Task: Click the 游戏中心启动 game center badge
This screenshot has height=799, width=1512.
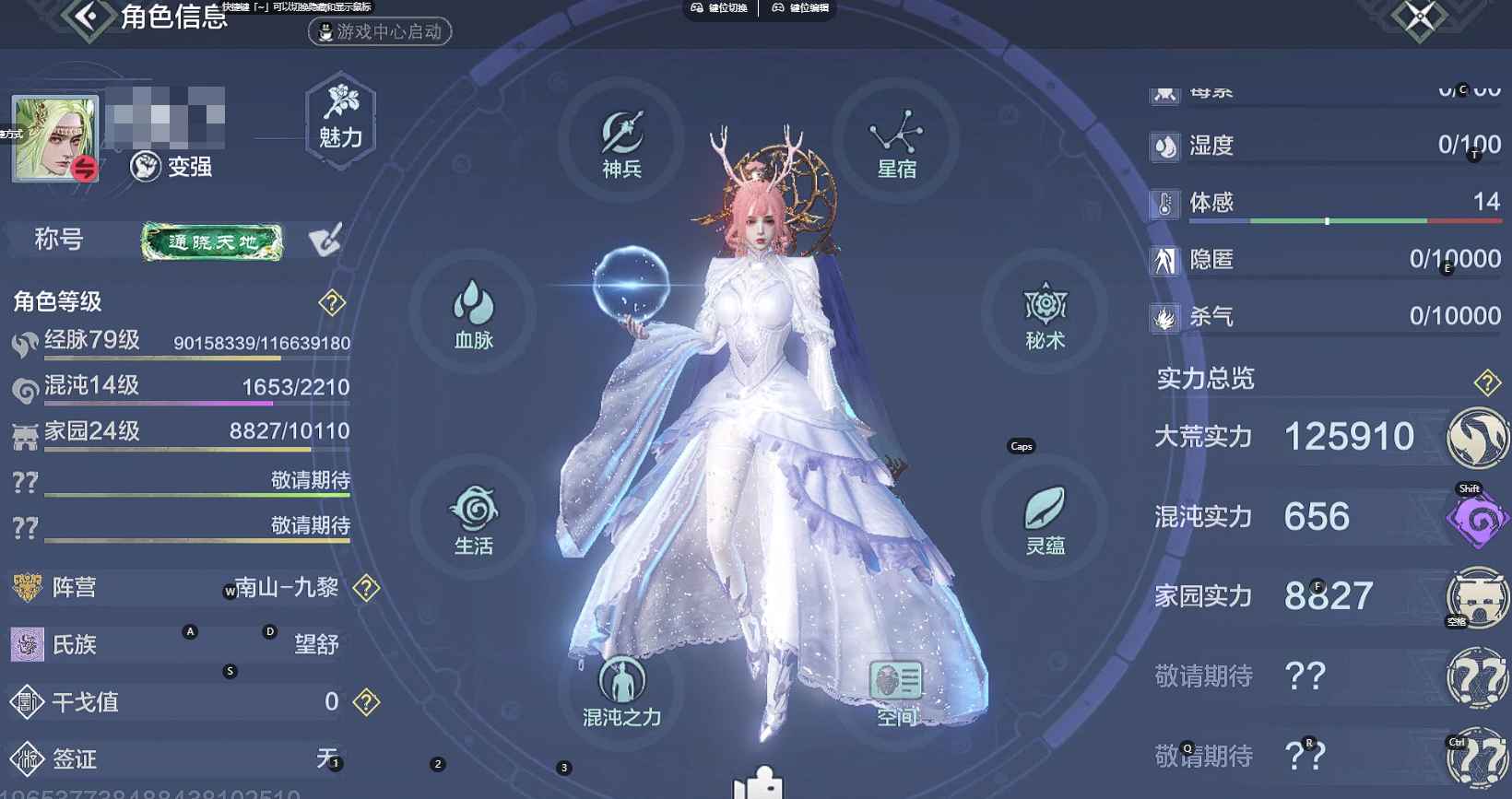Action: pos(380,31)
